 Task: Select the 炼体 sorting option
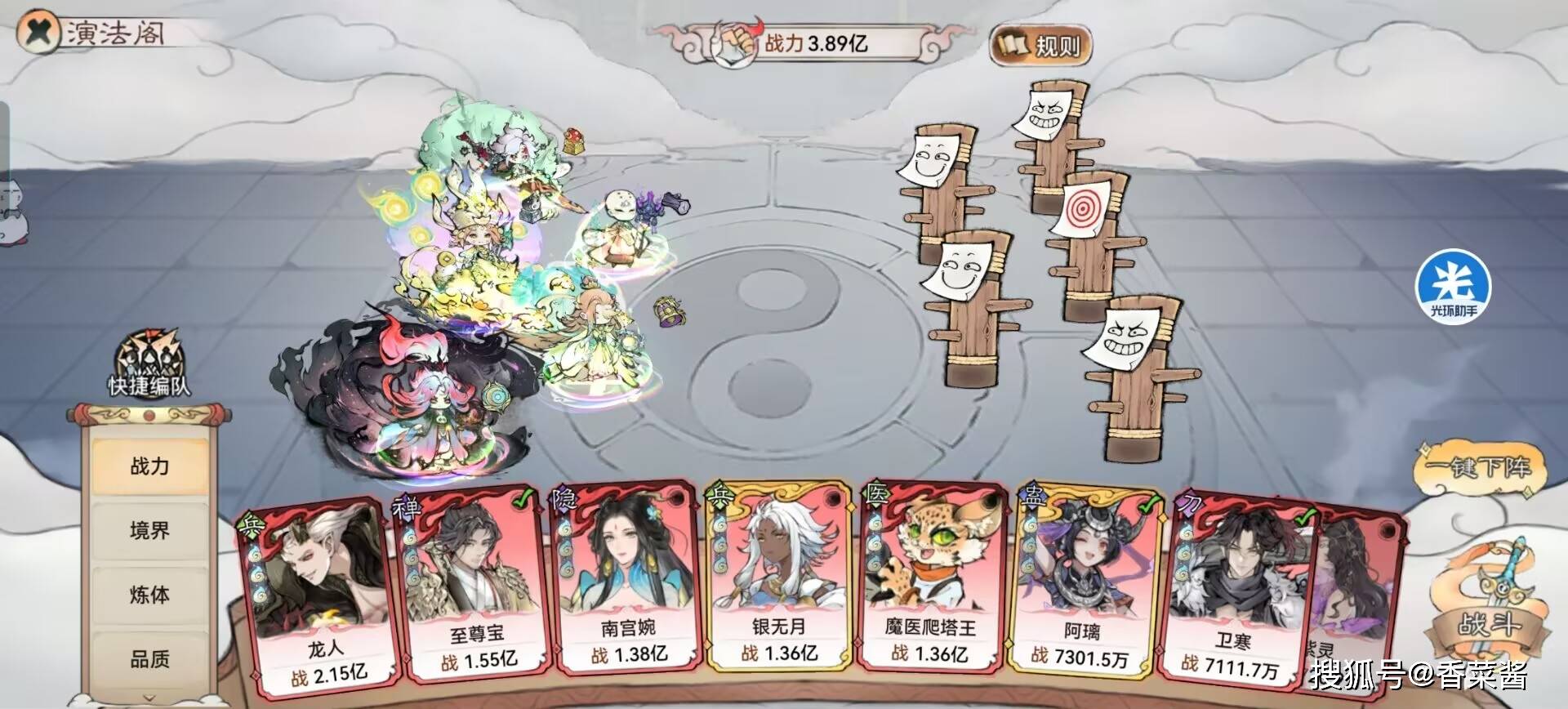pyautogui.click(x=151, y=597)
